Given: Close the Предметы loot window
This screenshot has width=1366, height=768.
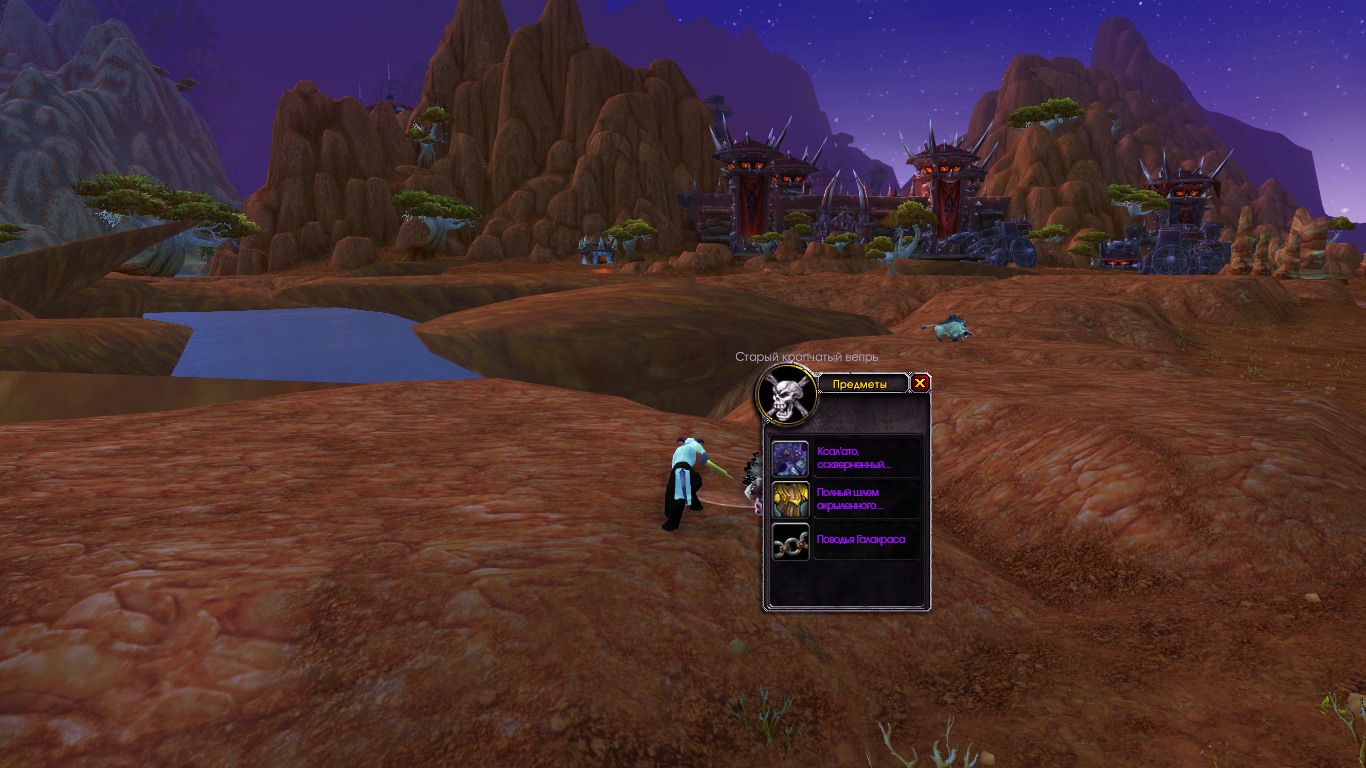Looking at the screenshot, I should click(x=921, y=383).
